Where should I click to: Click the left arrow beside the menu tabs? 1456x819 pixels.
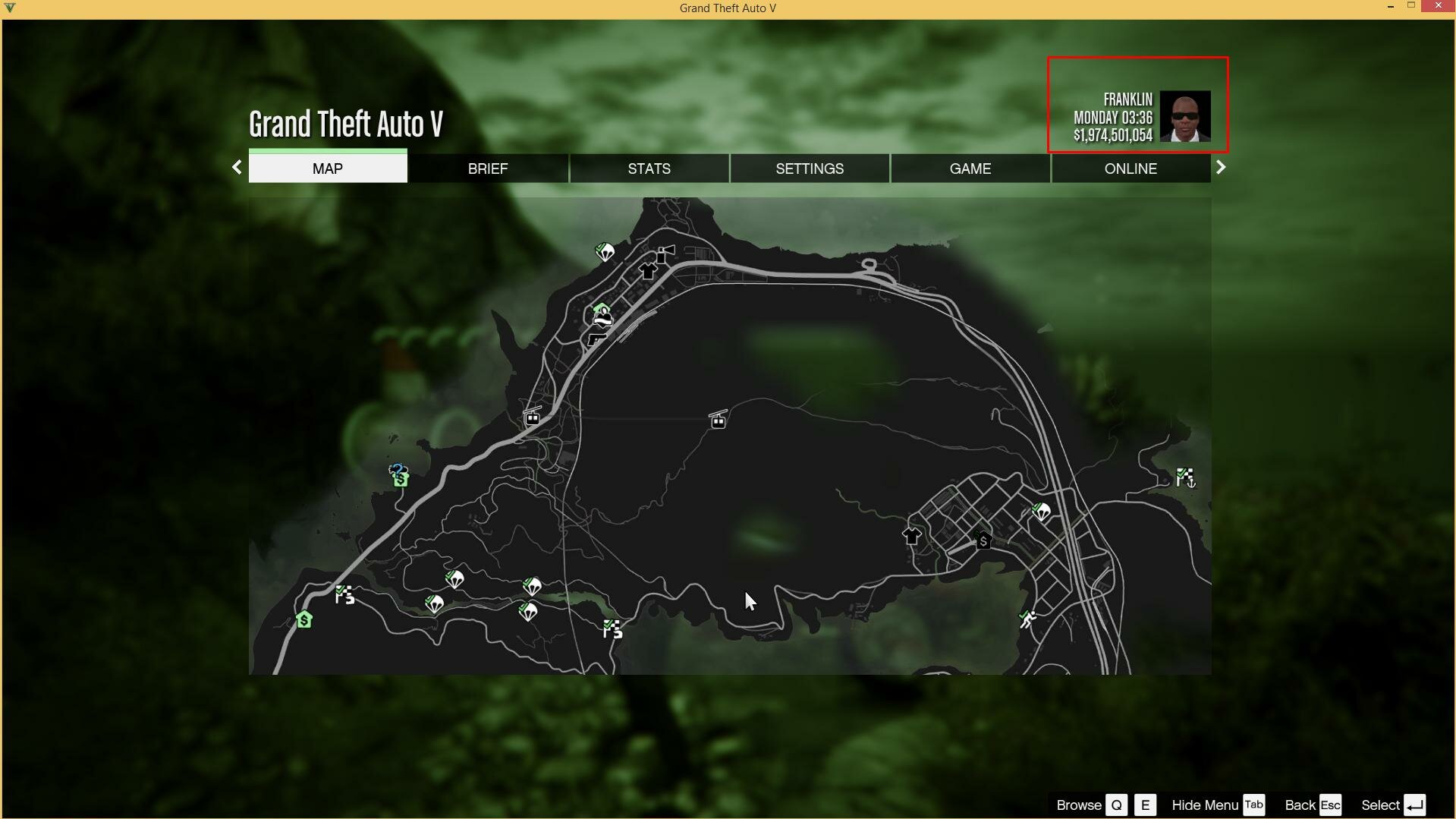click(x=237, y=167)
